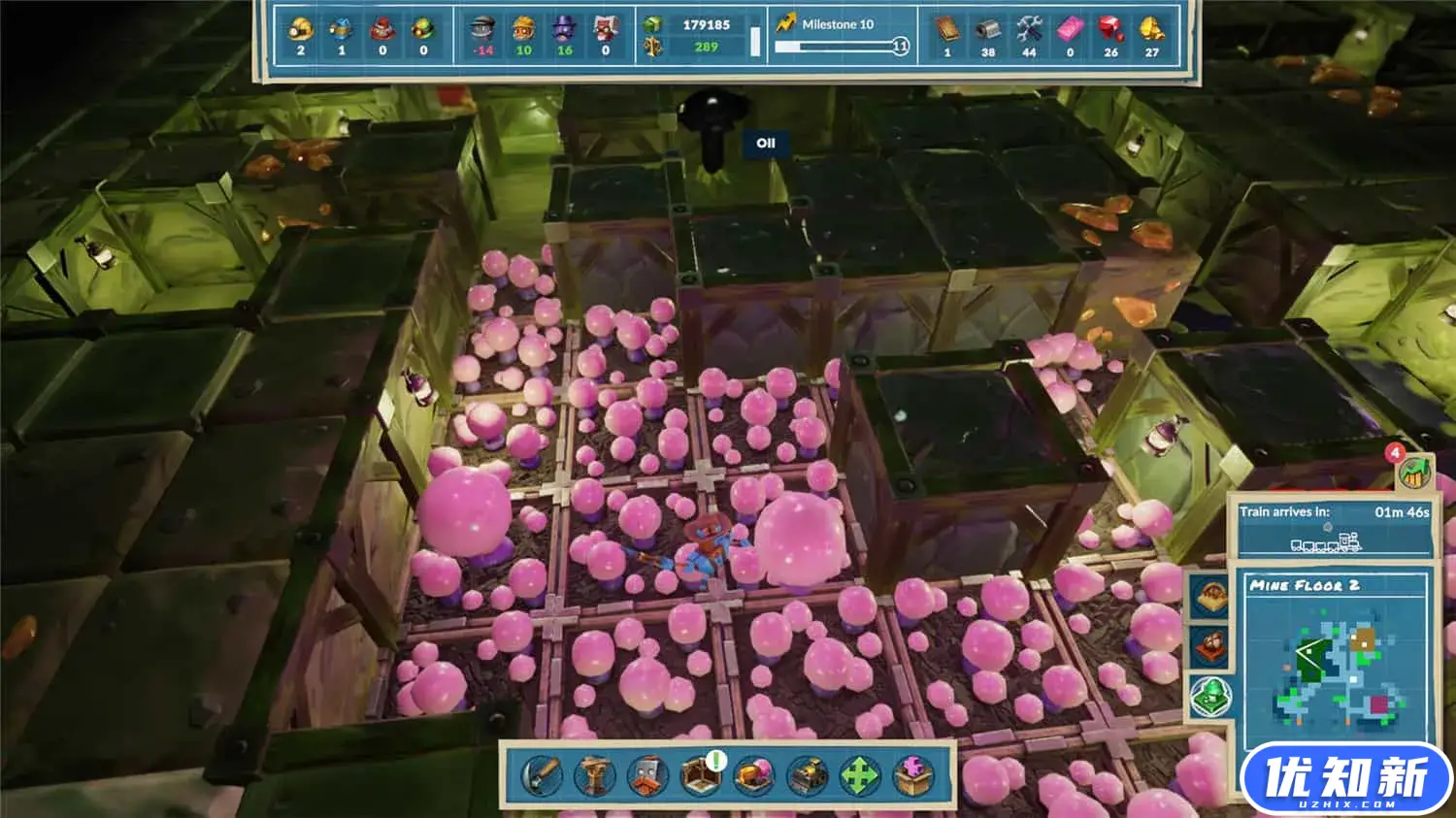Activate the green arrows move tool
Viewport: 1456px width, 818px height.
tap(860, 775)
